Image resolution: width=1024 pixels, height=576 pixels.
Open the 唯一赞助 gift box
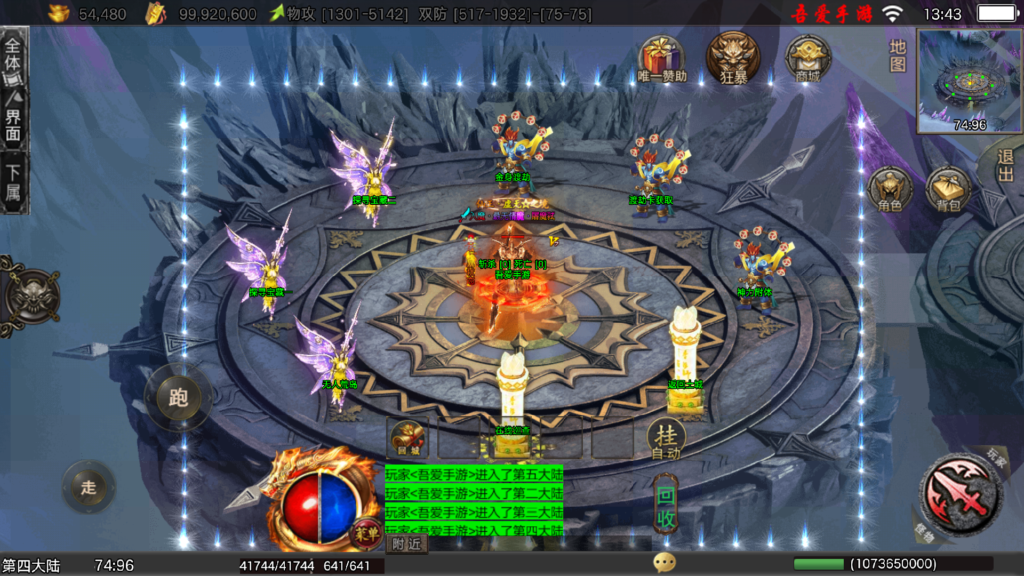661,58
